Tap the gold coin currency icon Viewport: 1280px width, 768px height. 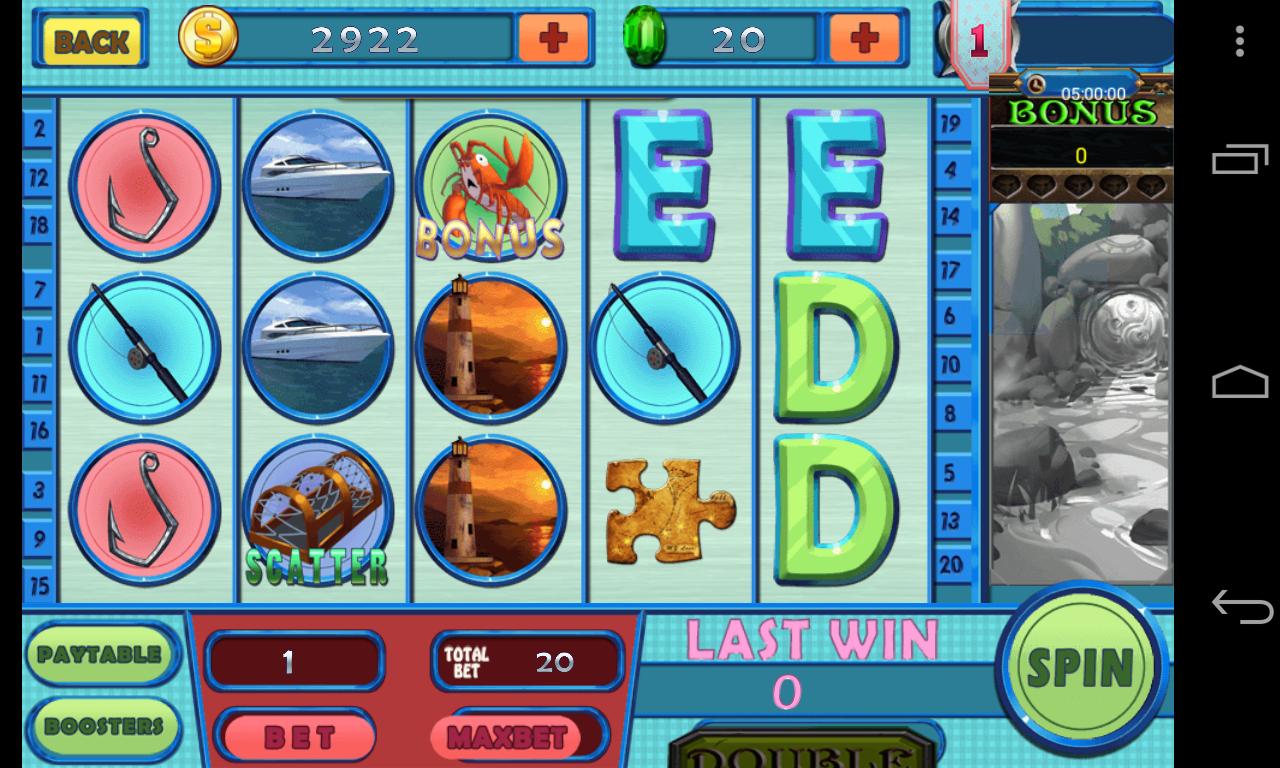(205, 40)
